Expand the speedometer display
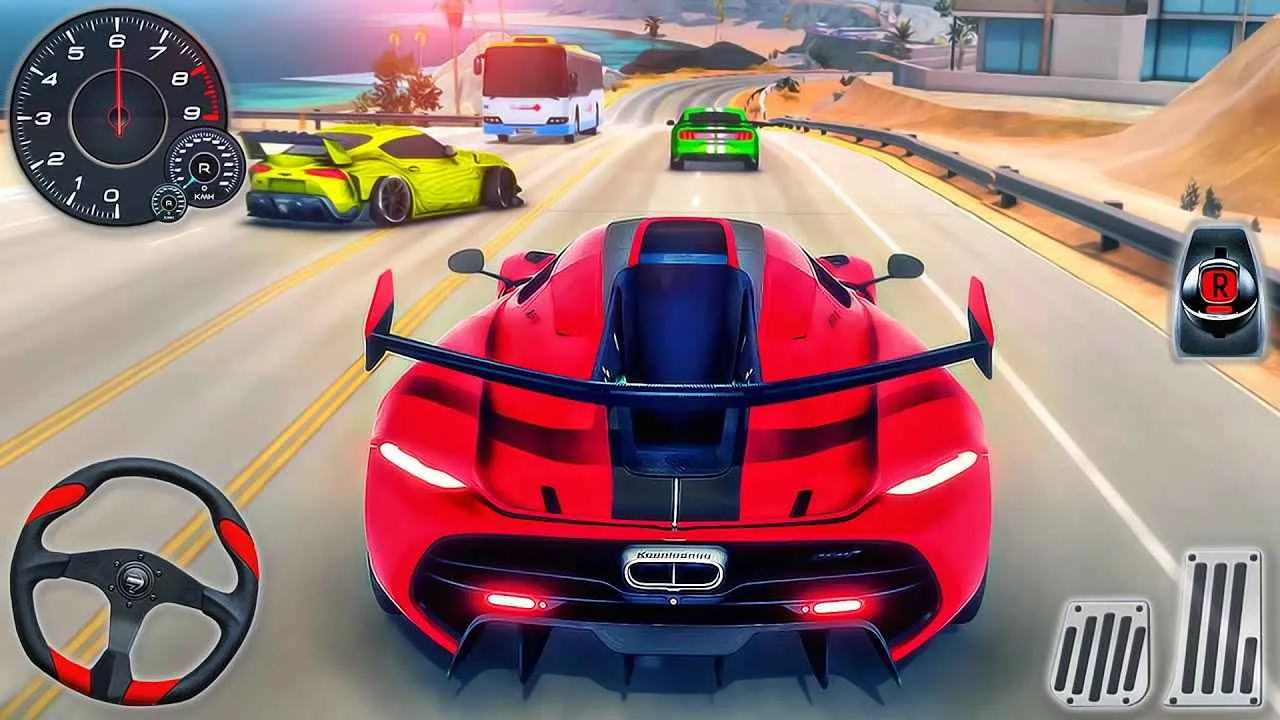 coord(203,170)
